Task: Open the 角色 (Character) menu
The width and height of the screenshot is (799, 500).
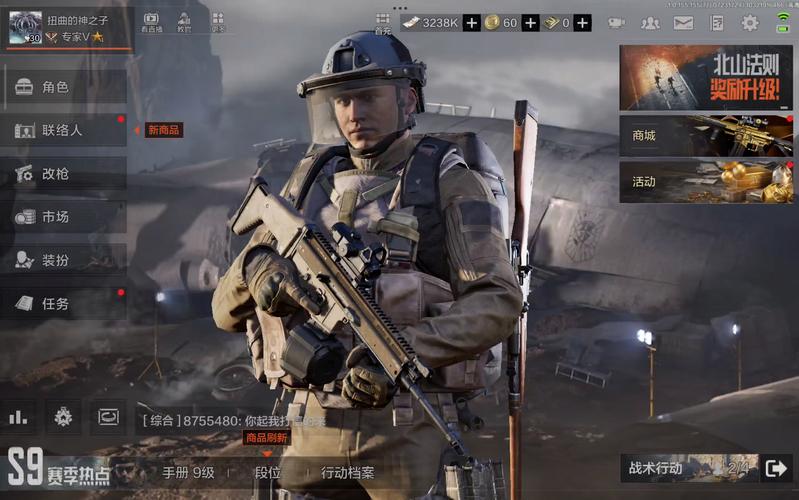Action: (63, 87)
